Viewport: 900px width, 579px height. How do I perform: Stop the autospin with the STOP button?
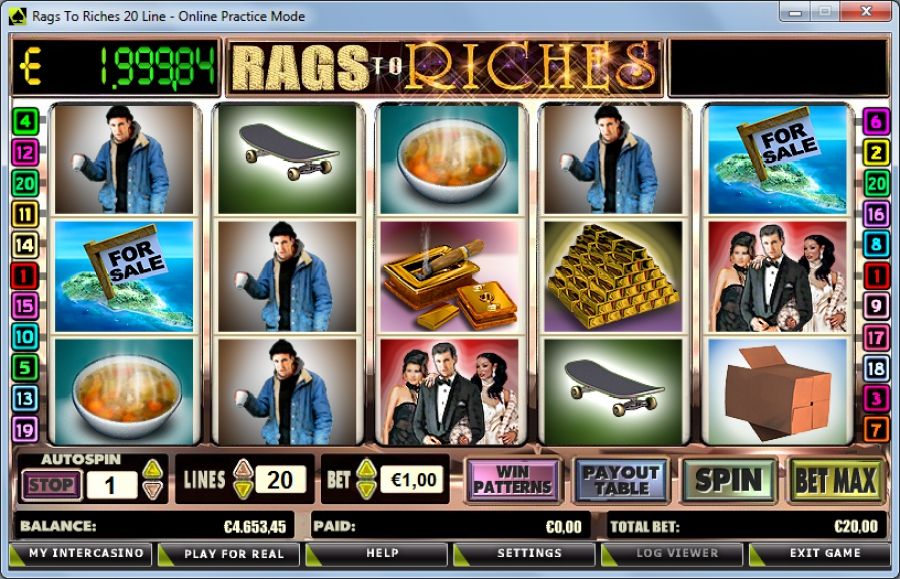tap(49, 486)
